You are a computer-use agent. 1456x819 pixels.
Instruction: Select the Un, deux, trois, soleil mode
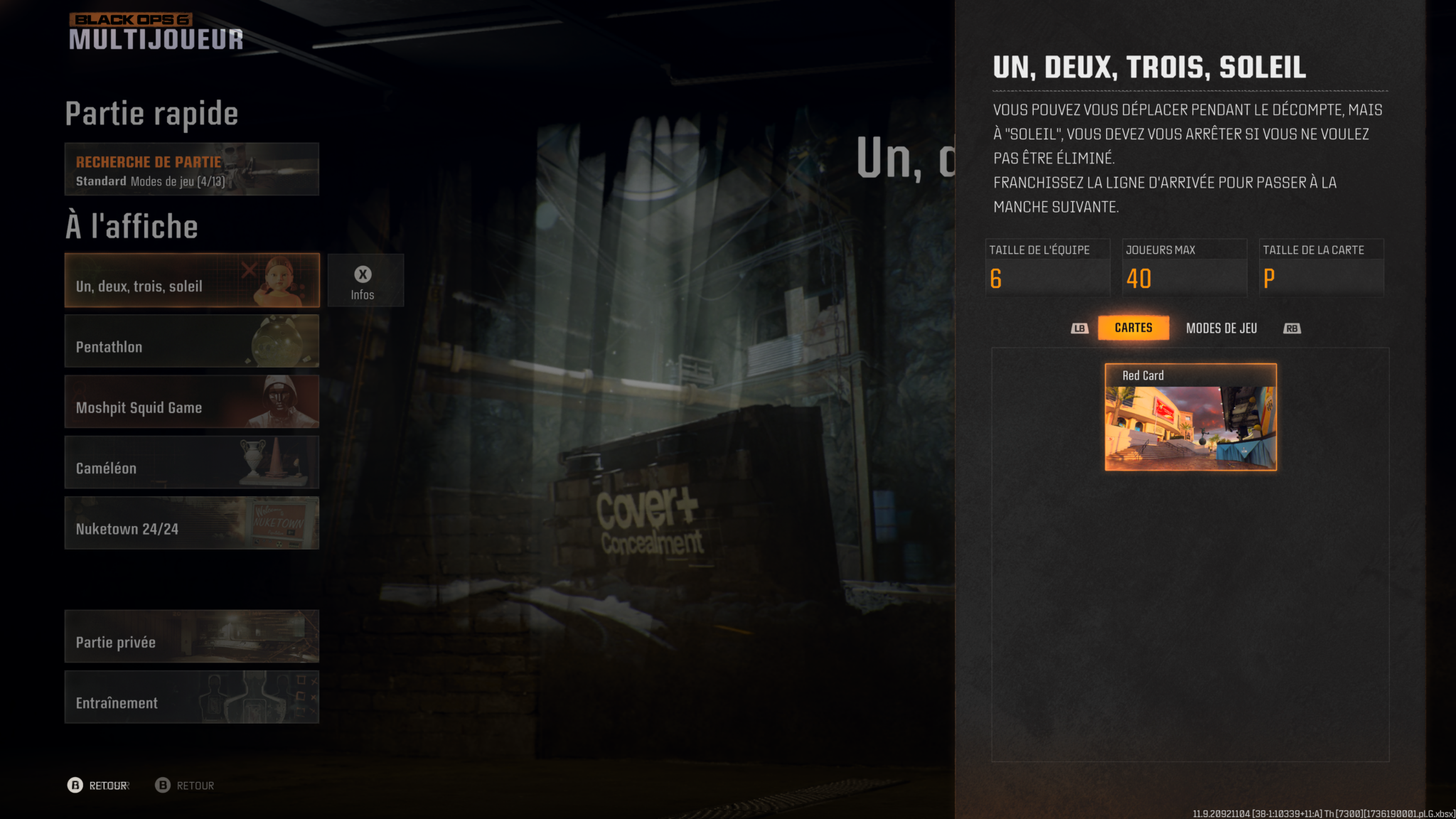(x=191, y=280)
